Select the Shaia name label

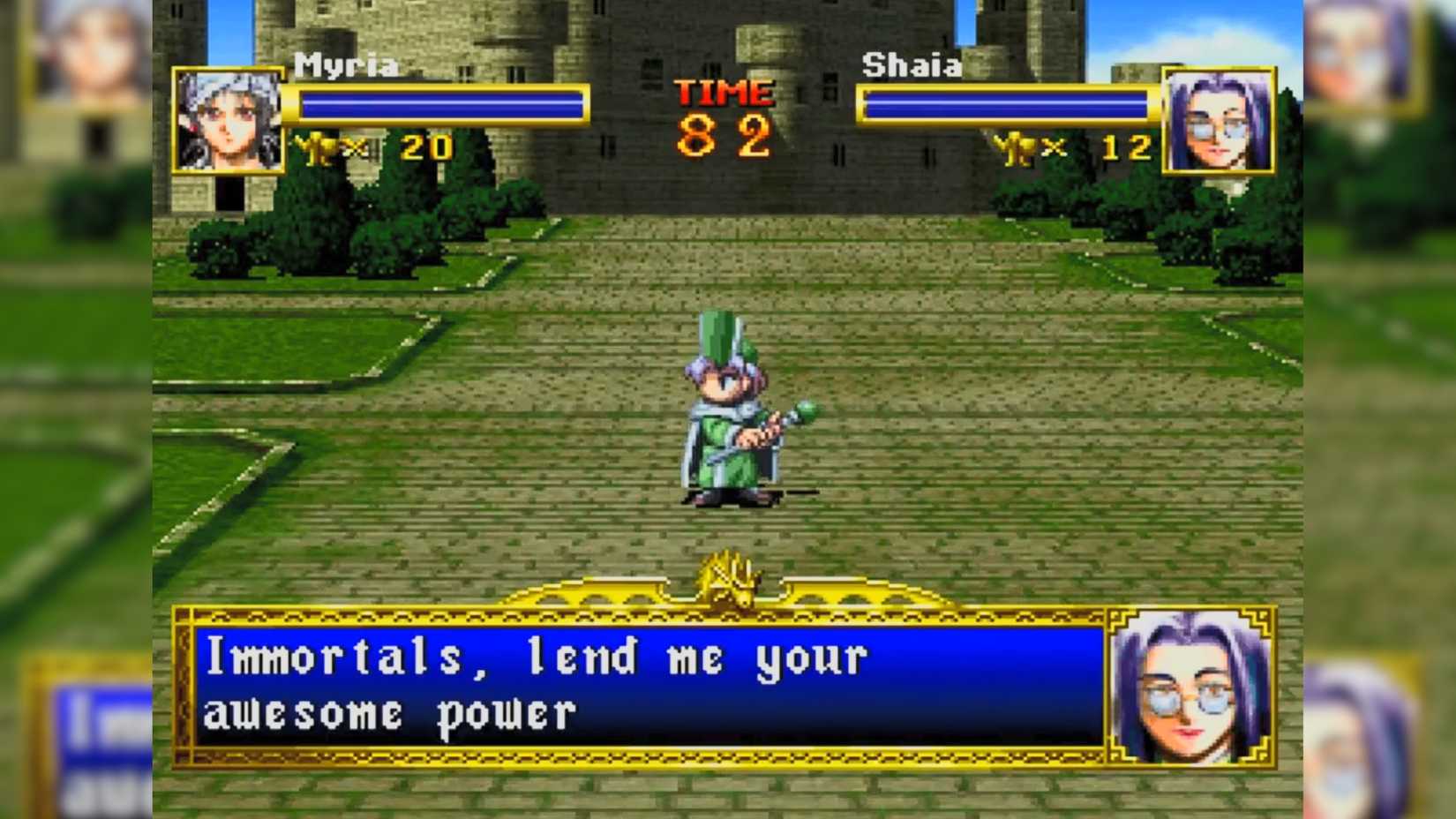[x=911, y=64]
